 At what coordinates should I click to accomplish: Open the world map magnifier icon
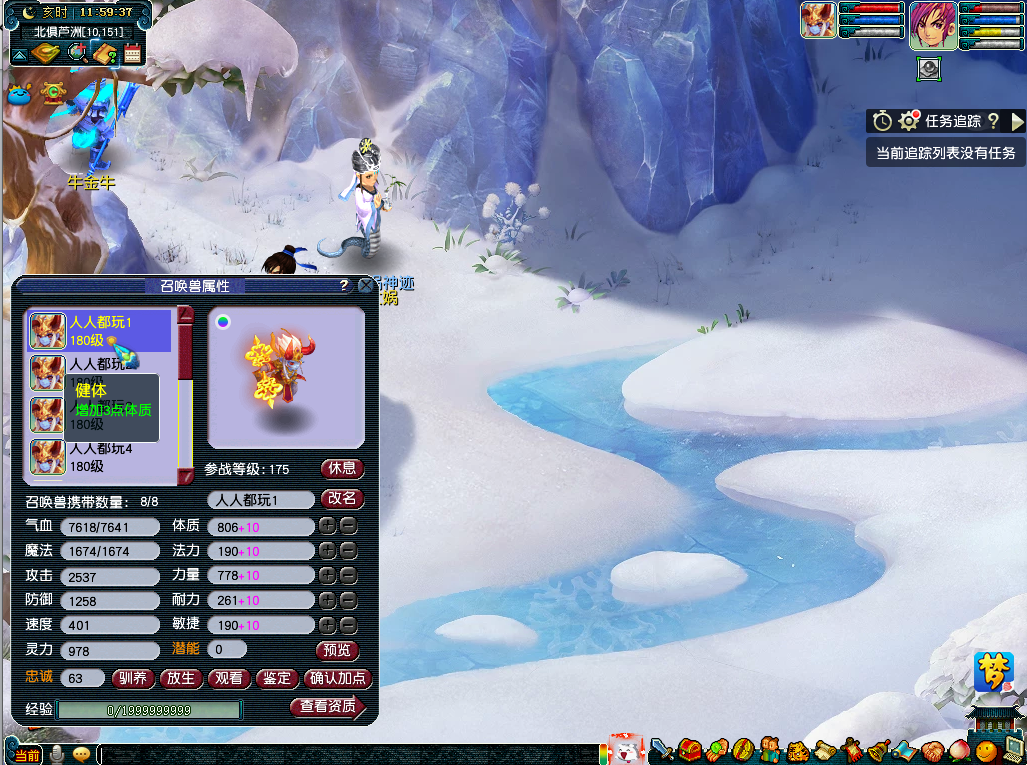click(x=76, y=53)
